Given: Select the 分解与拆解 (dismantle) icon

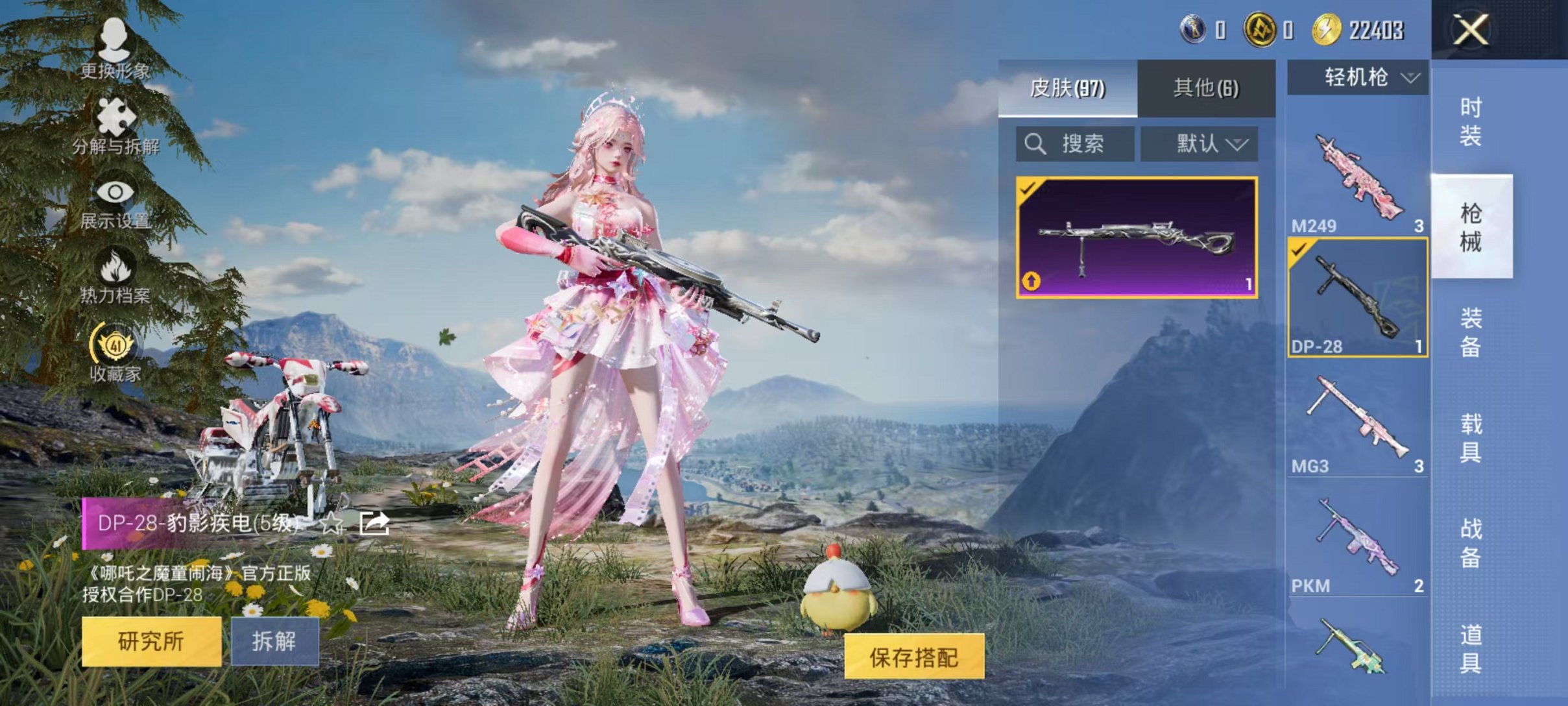Looking at the screenshot, I should (115, 123).
